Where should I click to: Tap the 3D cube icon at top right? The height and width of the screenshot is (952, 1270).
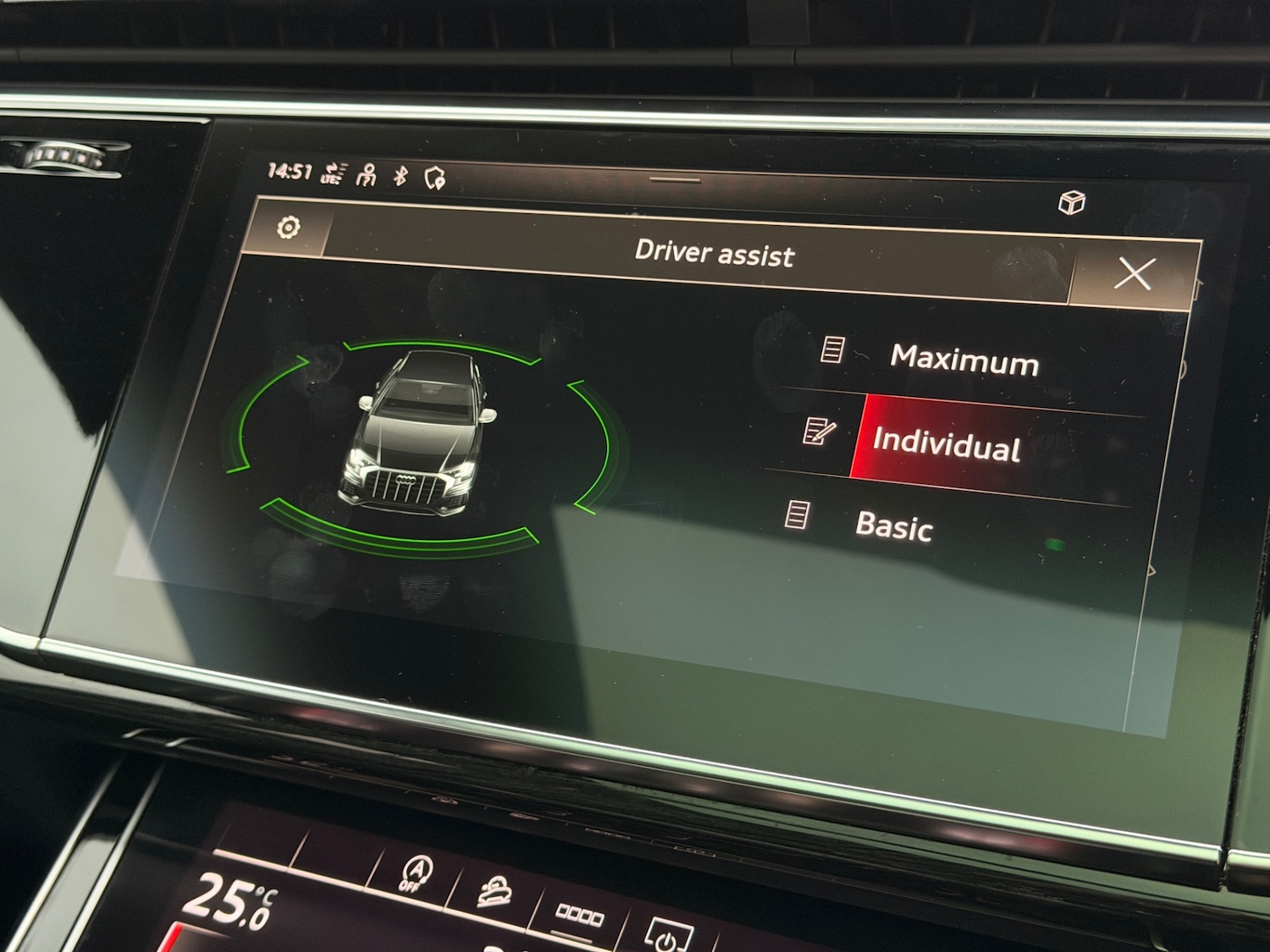tap(1071, 201)
